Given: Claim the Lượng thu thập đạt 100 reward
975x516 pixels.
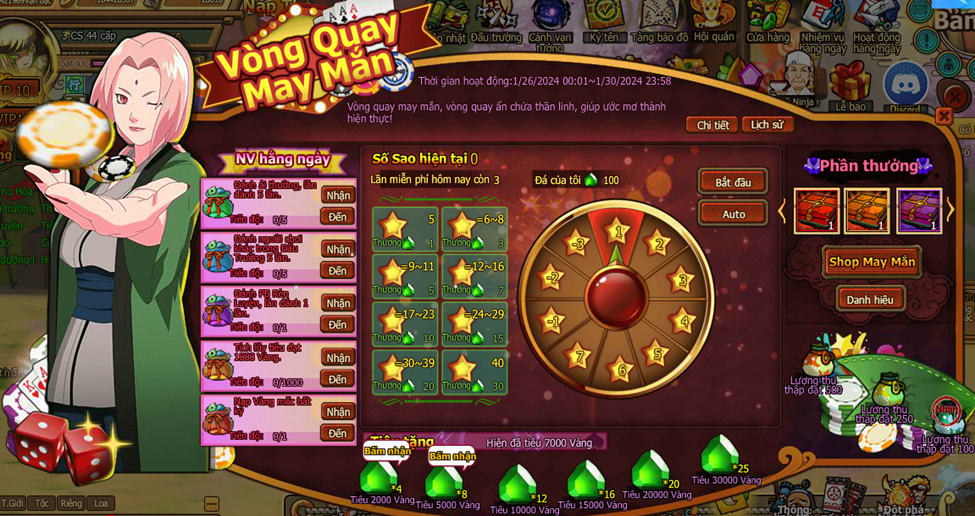Looking at the screenshot, I should [945, 414].
